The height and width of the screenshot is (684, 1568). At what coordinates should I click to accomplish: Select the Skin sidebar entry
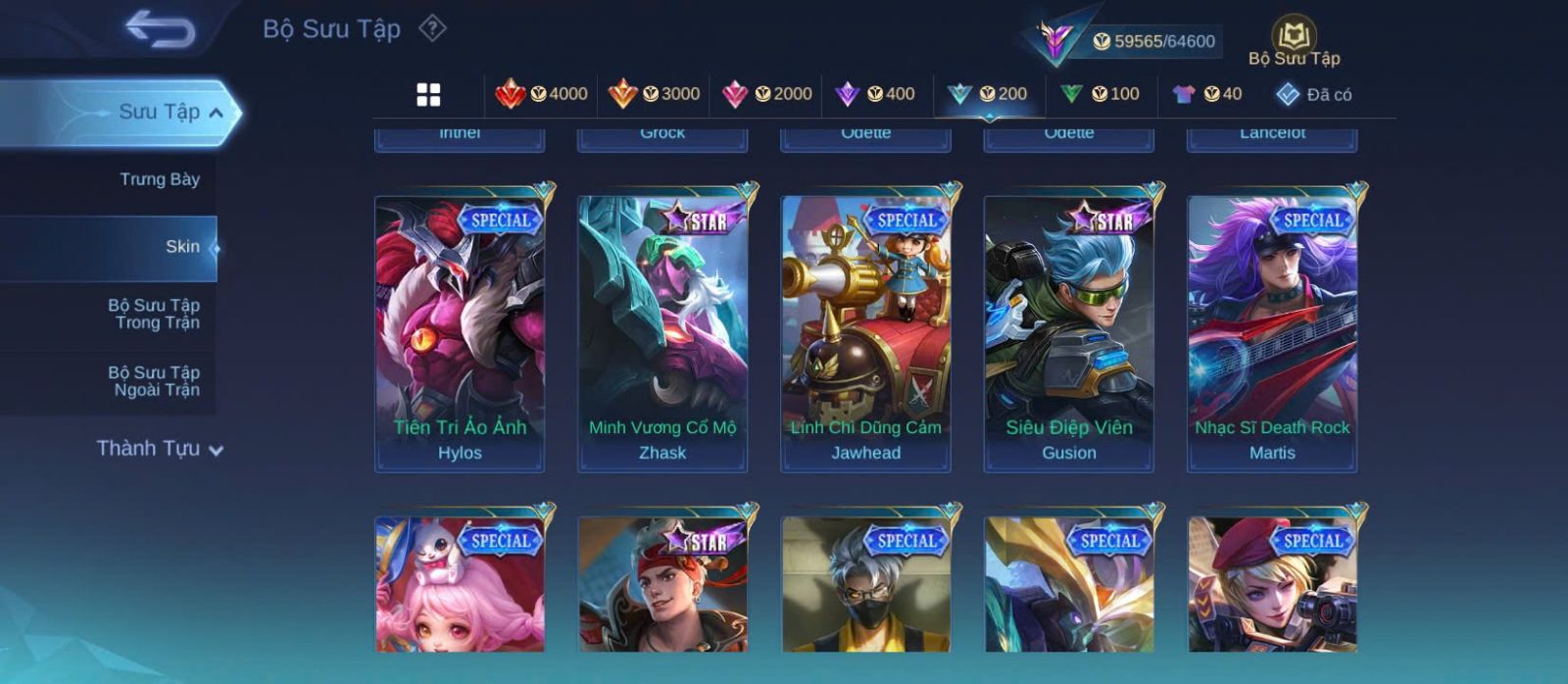pyautogui.click(x=182, y=247)
